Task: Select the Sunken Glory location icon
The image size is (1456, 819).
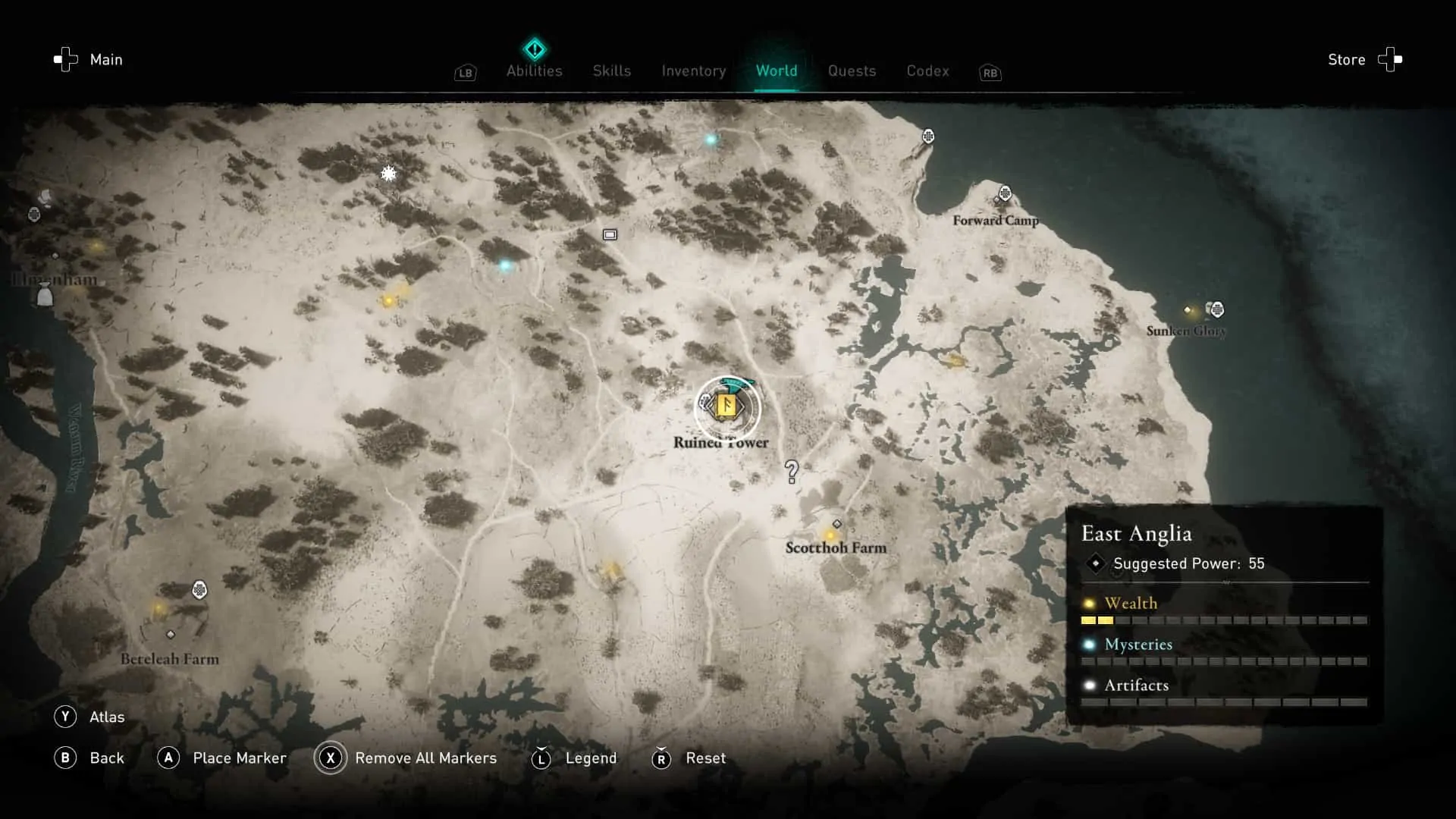Action: [x=1217, y=309]
